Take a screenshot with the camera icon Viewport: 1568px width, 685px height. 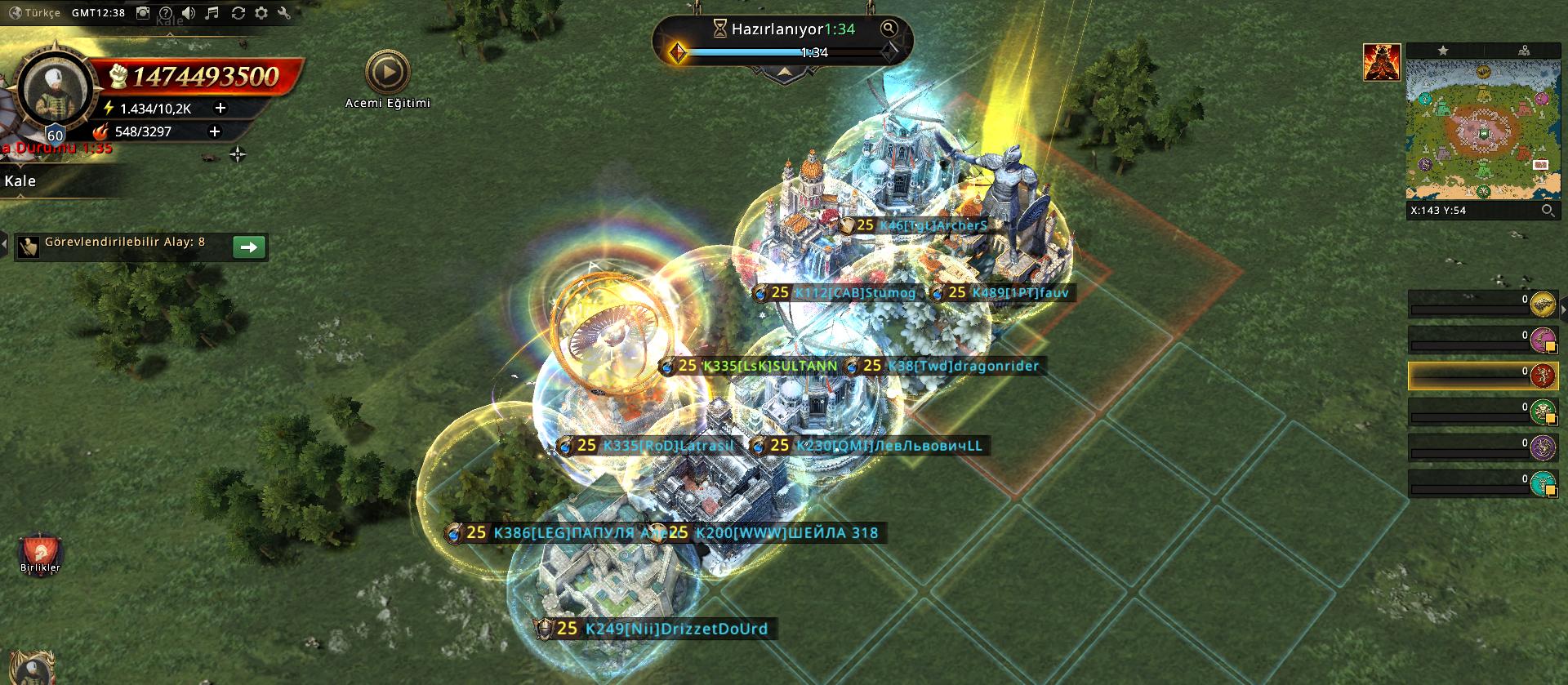[143, 13]
